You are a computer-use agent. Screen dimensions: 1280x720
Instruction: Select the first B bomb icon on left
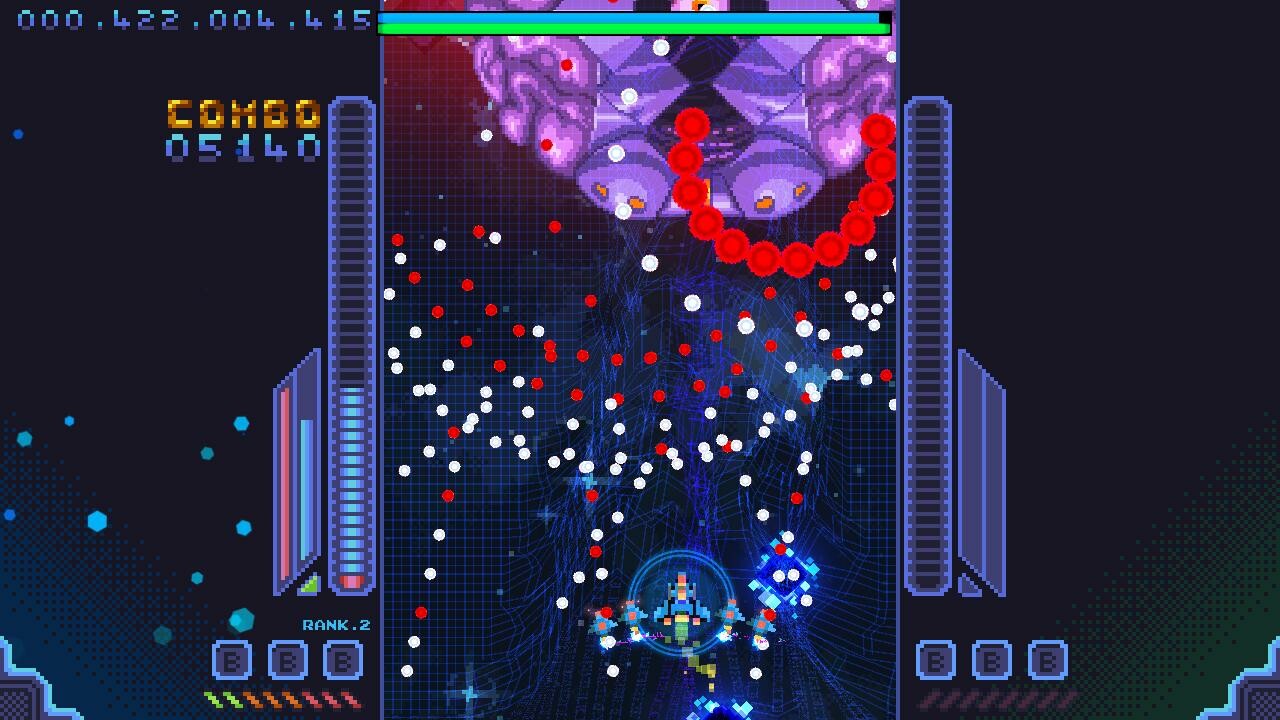(230, 660)
